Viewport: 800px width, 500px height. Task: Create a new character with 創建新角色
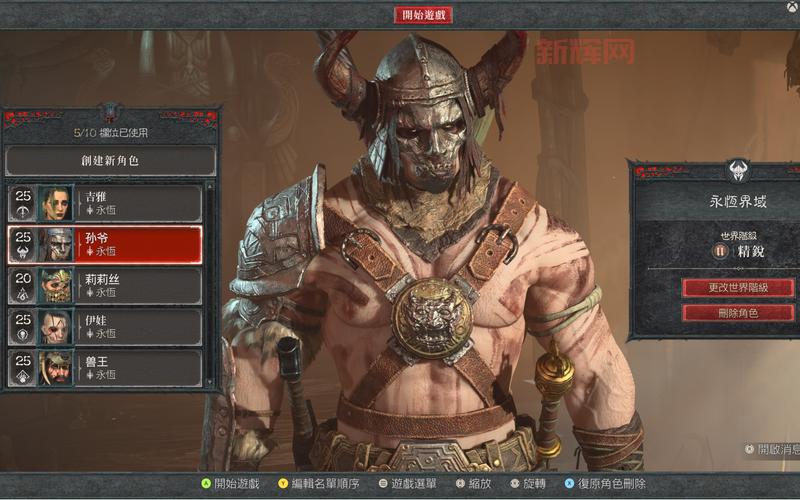pyautogui.click(x=111, y=161)
